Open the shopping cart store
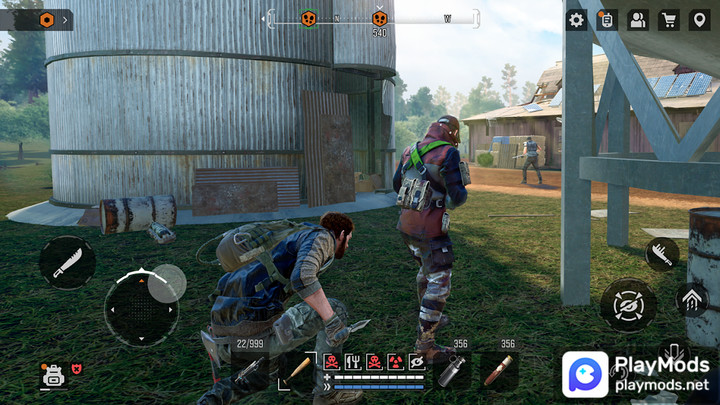The width and height of the screenshot is (720, 405). 669,20
